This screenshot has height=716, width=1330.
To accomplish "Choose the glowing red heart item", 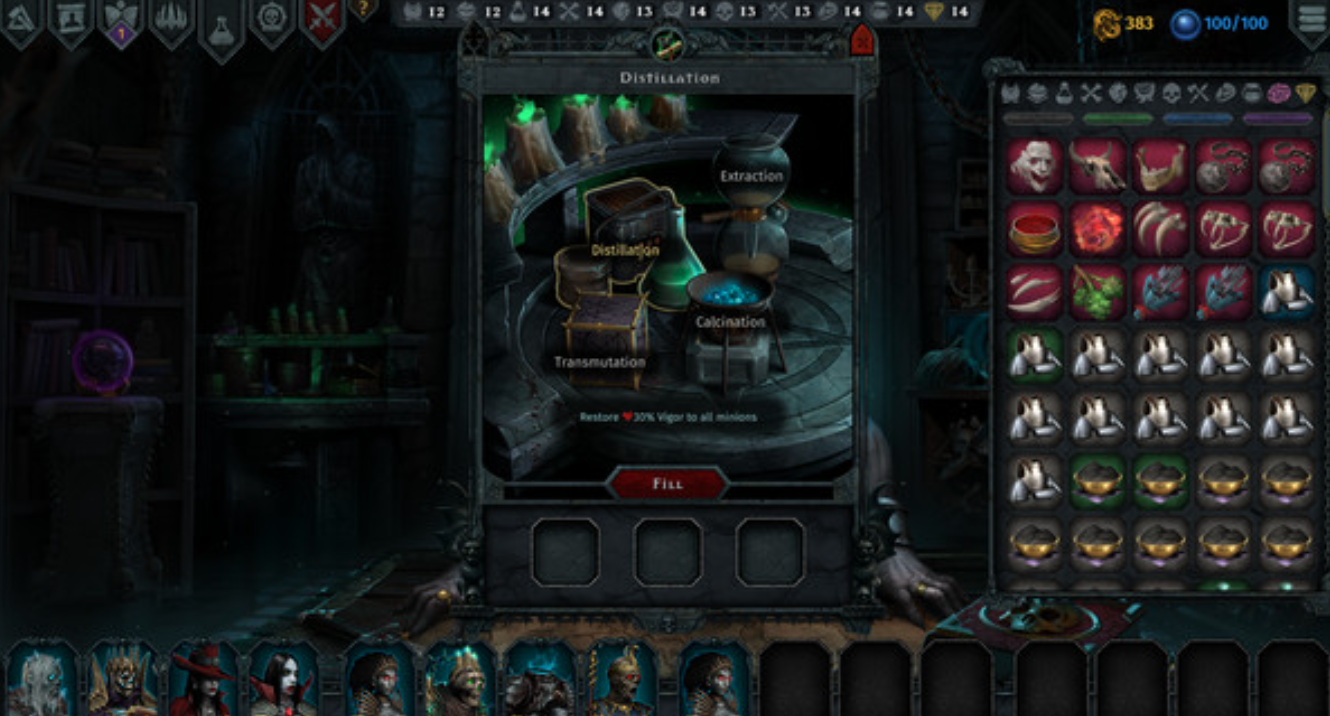I will tap(1097, 229).
